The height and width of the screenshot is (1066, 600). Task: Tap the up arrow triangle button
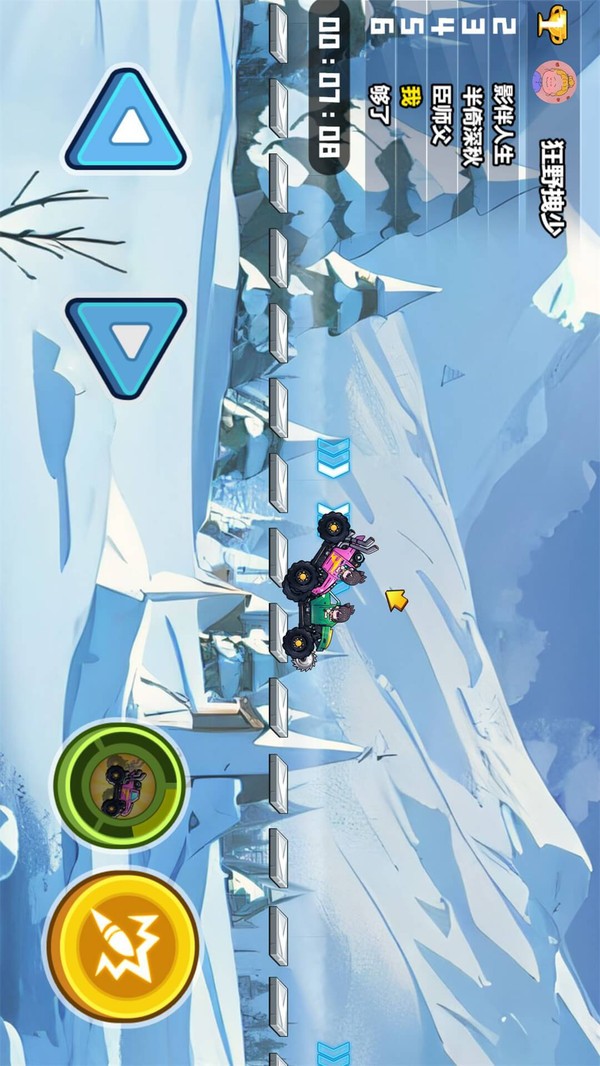pyautogui.click(x=127, y=124)
